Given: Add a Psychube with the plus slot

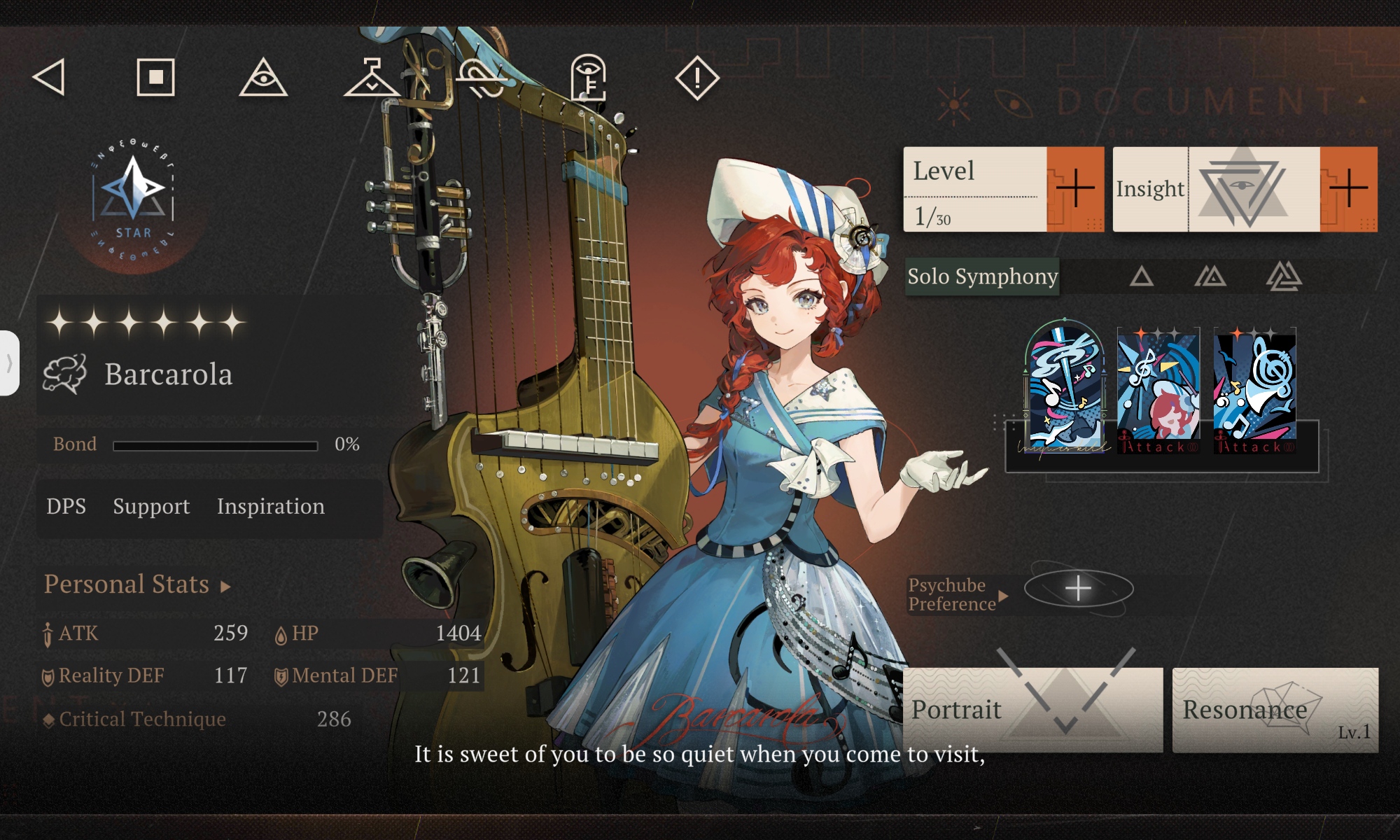Looking at the screenshot, I should [1078, 588].
